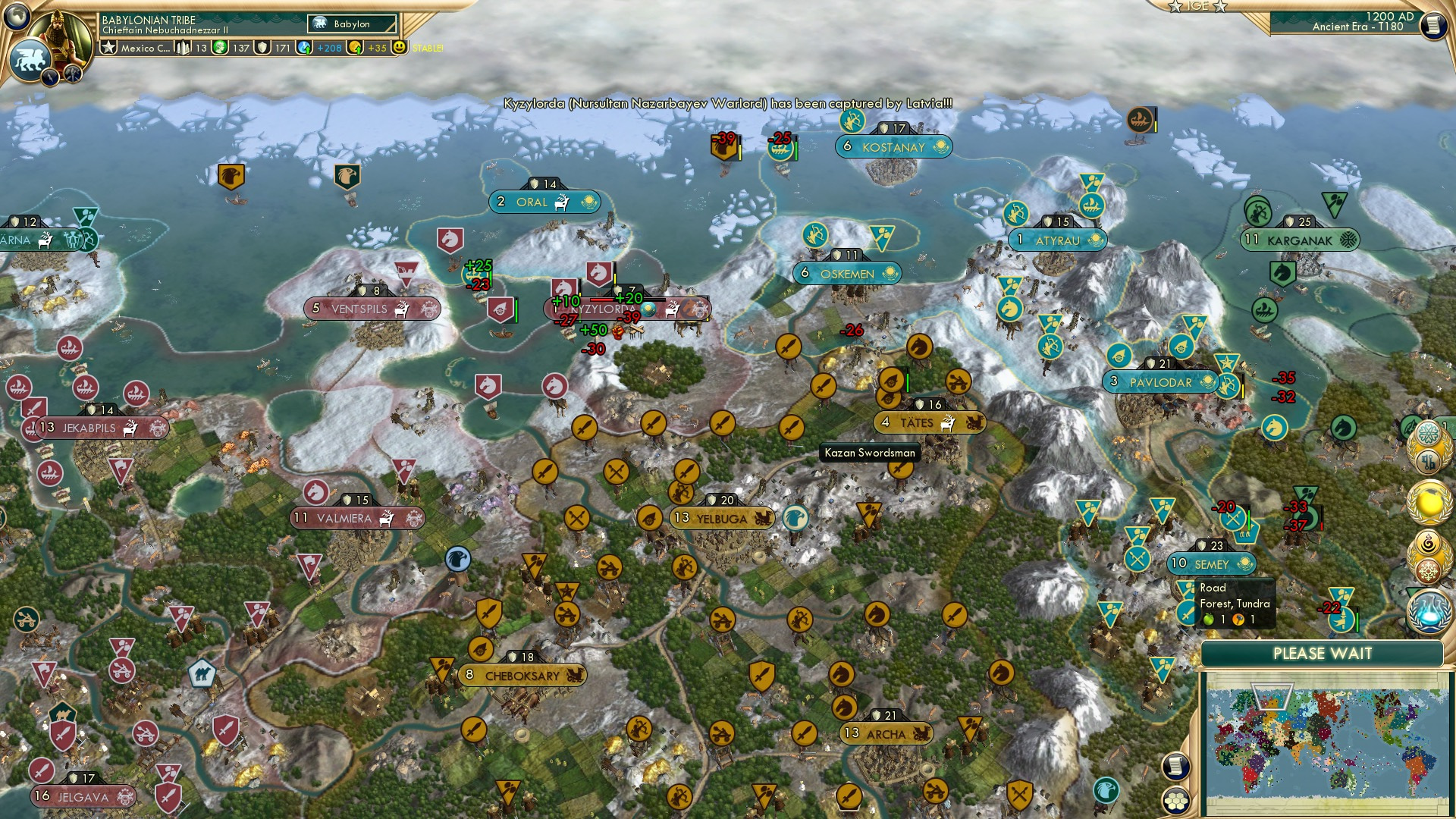Click the notification scroll icon above minimap
The image size is (1456, 819).
[1175, 767]
